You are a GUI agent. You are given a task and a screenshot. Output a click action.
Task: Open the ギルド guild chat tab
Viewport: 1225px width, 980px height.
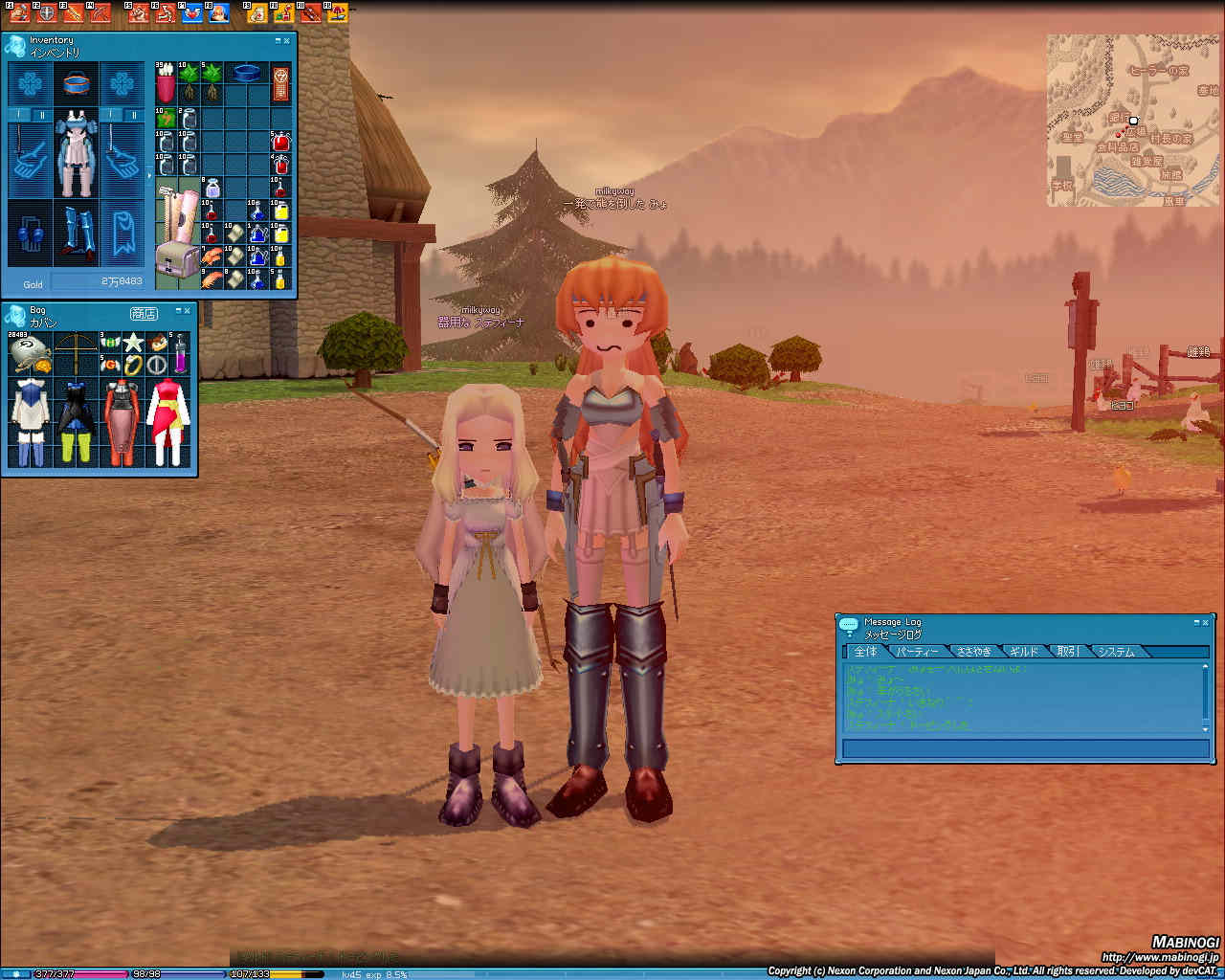click(x=1023, y=652)
